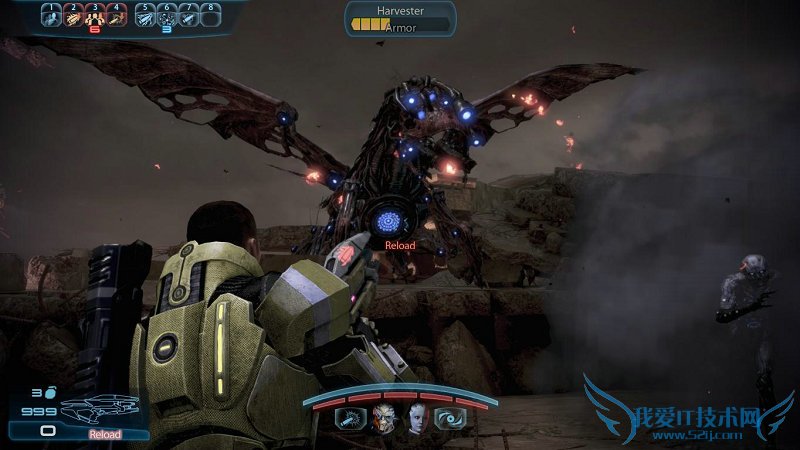Use the quick slot 7 power
Screen dimensions: 800x450
point(189,15)
